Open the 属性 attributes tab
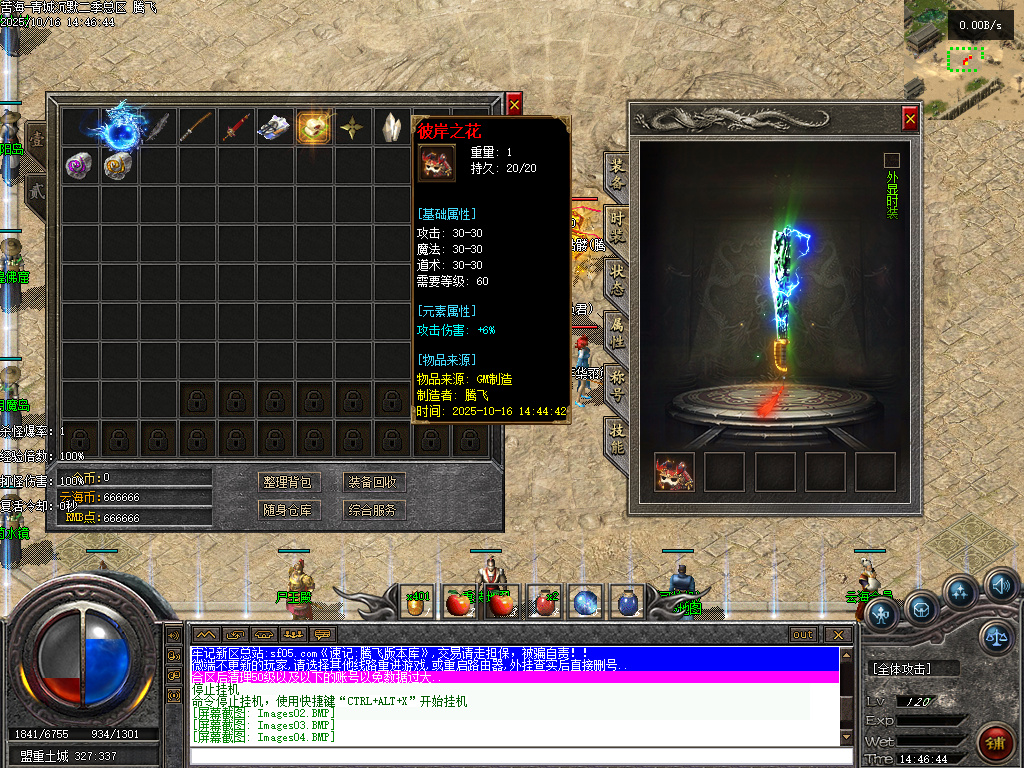Viewport: 1024px width, 768px height. coord(617,330)
